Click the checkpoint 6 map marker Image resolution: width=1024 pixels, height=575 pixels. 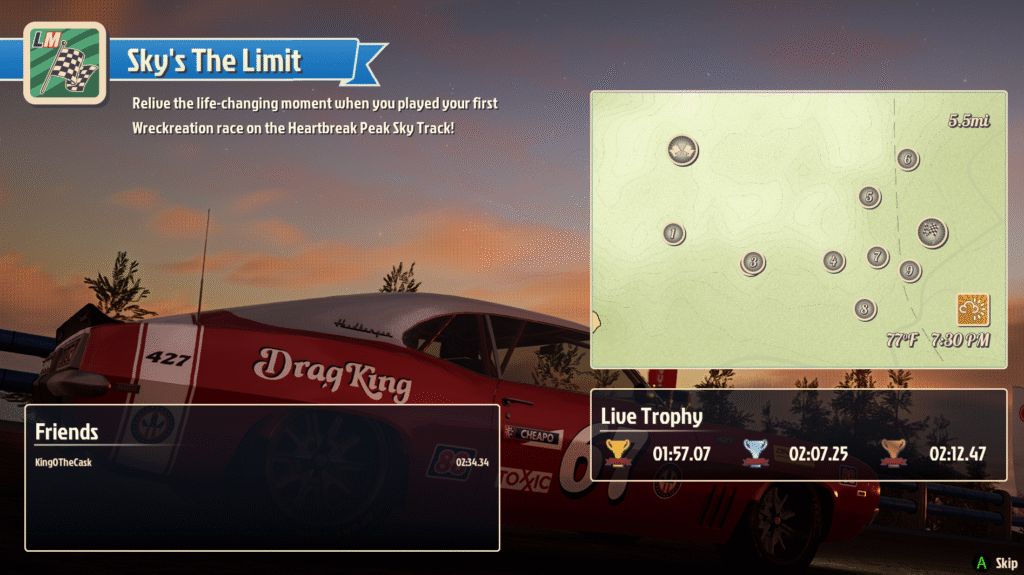pos(907,159)
